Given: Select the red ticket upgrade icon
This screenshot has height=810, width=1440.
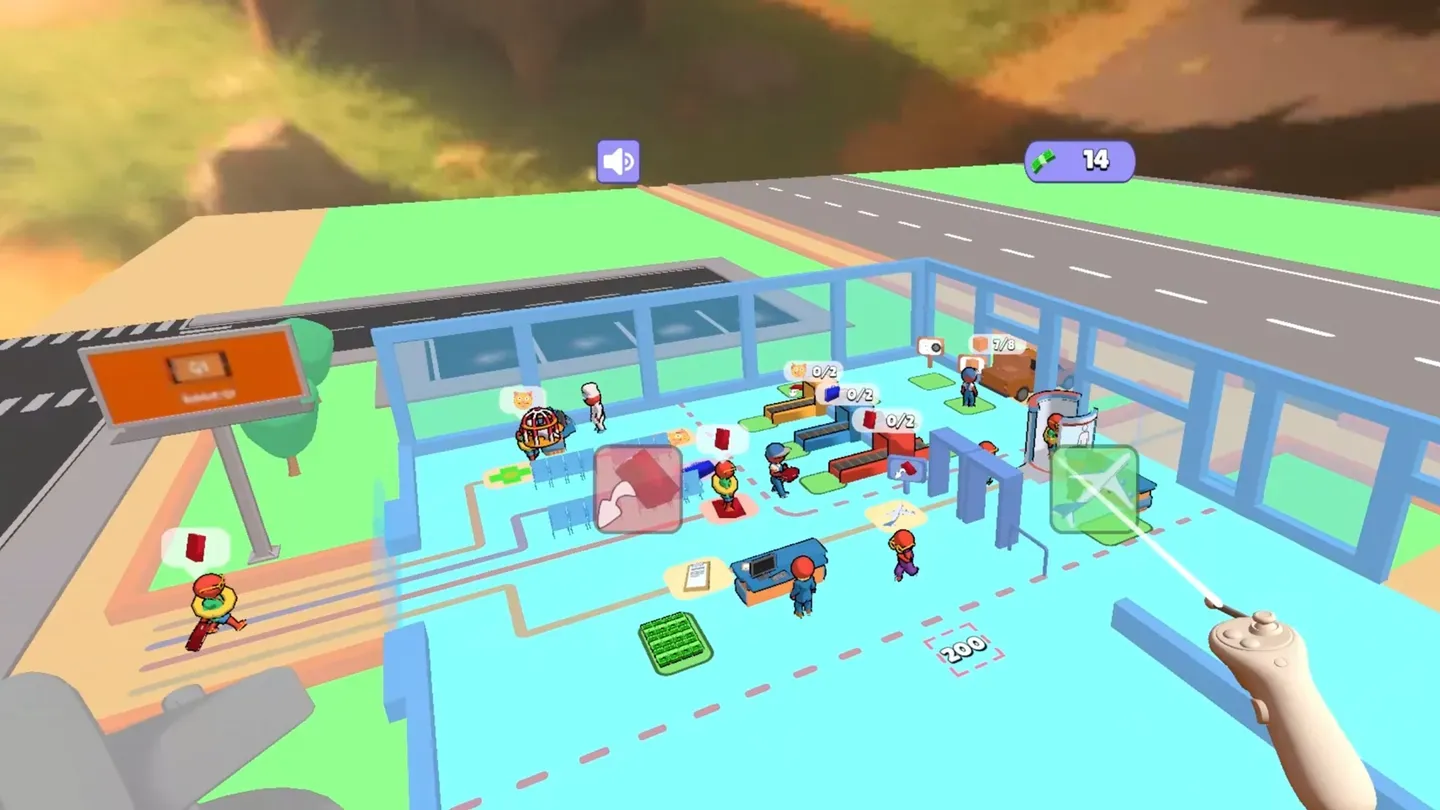Looking at the screenshot, I should coord(640,490).
